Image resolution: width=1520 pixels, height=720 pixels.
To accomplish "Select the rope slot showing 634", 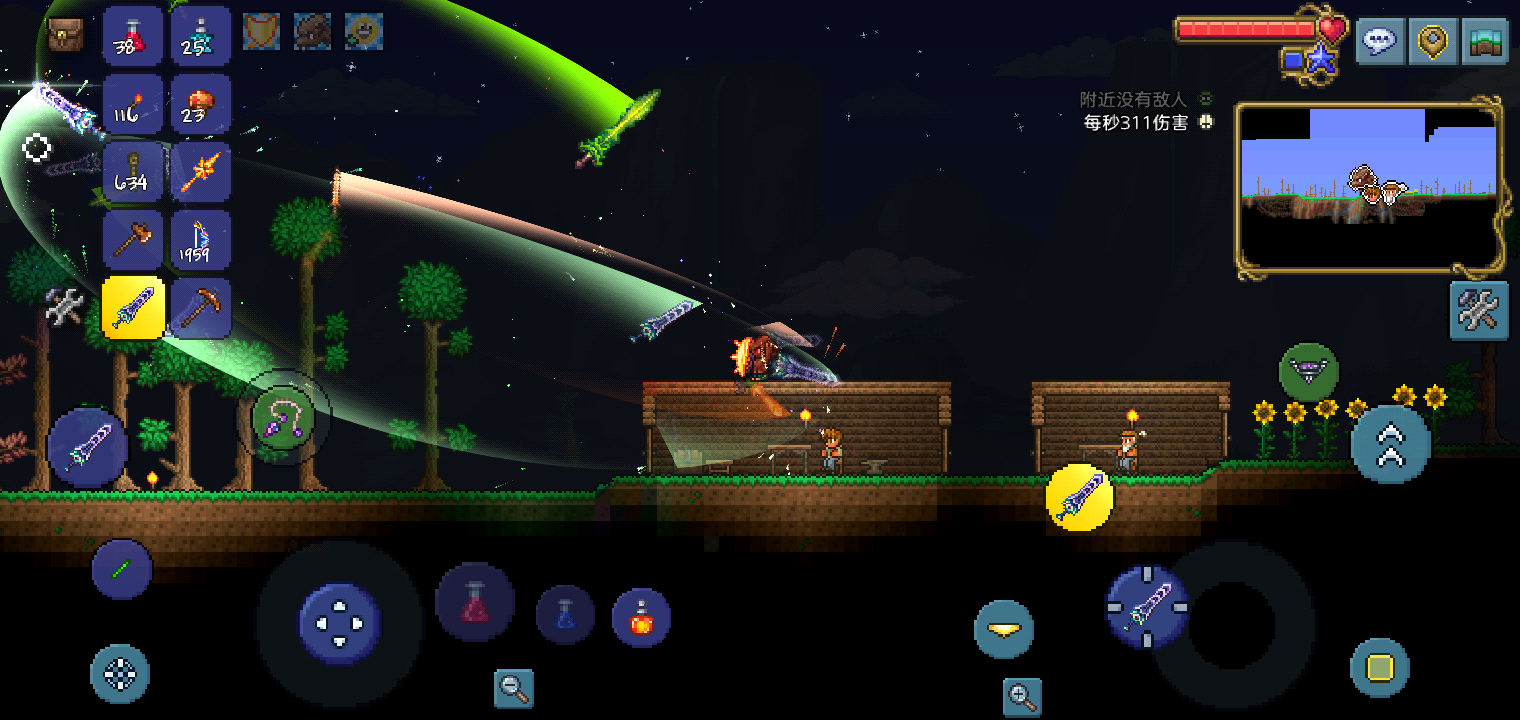I will 133,172.
